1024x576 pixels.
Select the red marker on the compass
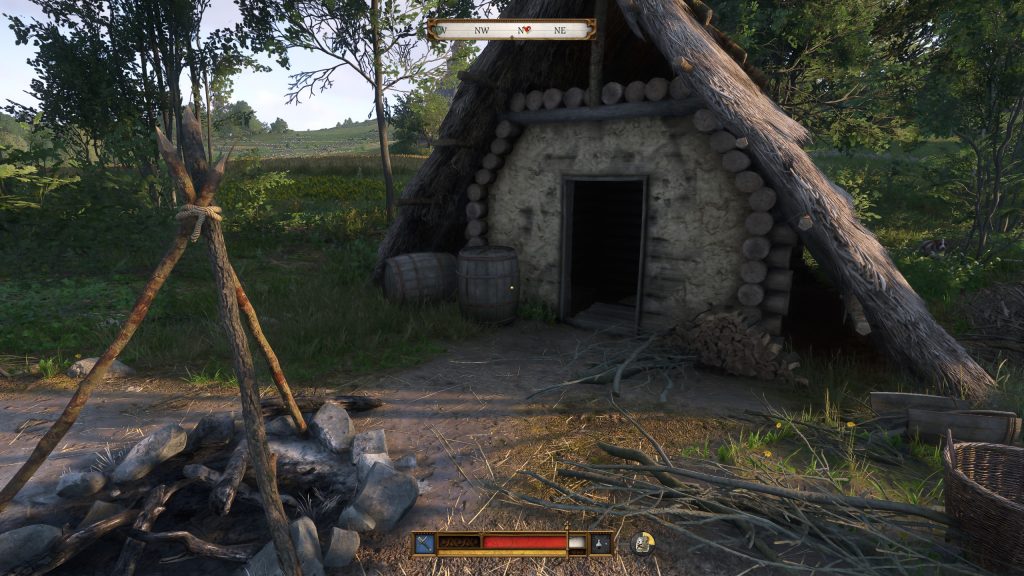[x=523, y=30]
